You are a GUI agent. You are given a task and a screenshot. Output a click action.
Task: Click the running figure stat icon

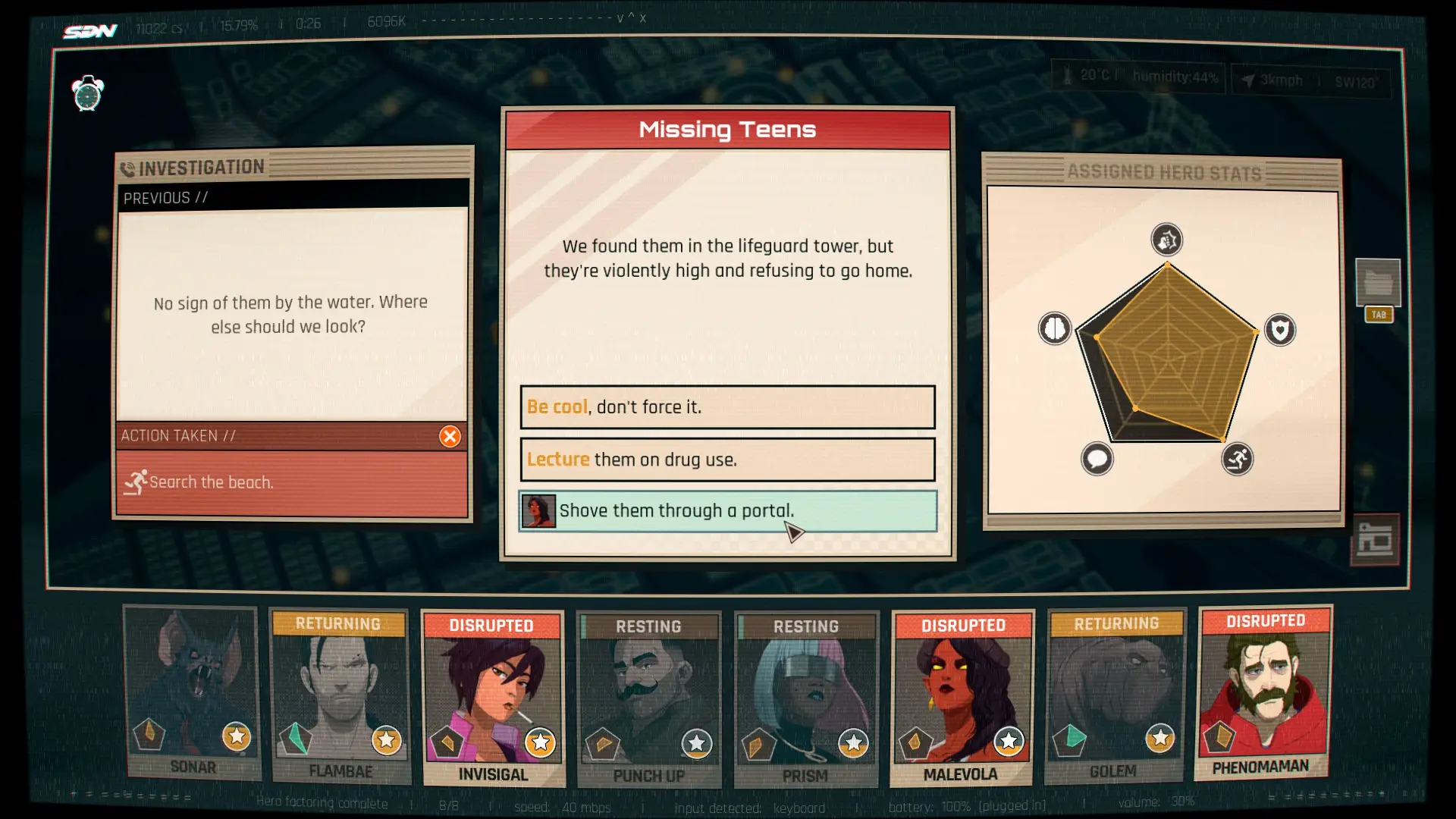(1237, 459)
